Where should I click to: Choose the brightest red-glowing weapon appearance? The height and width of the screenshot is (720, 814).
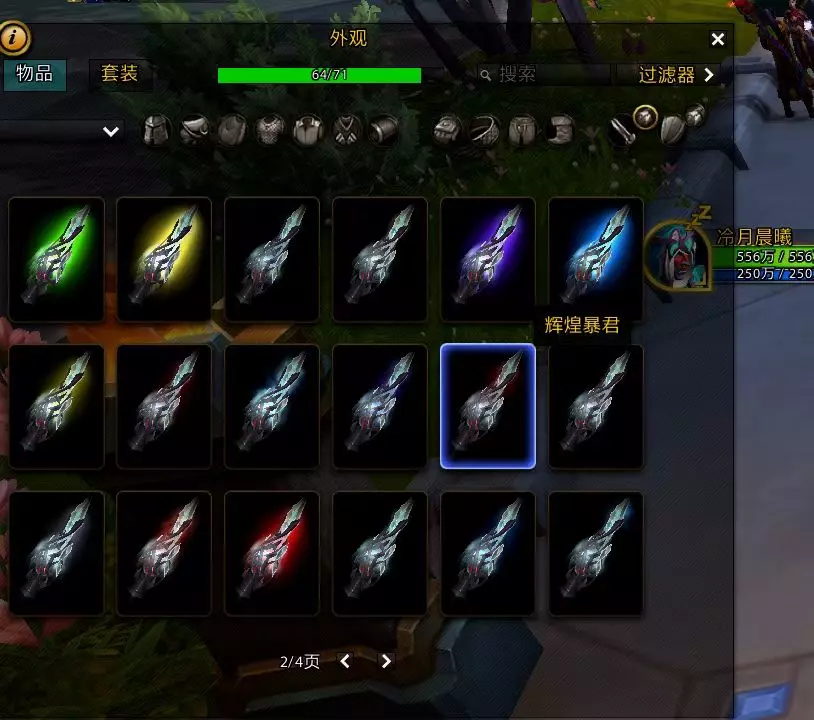point(273,552)
